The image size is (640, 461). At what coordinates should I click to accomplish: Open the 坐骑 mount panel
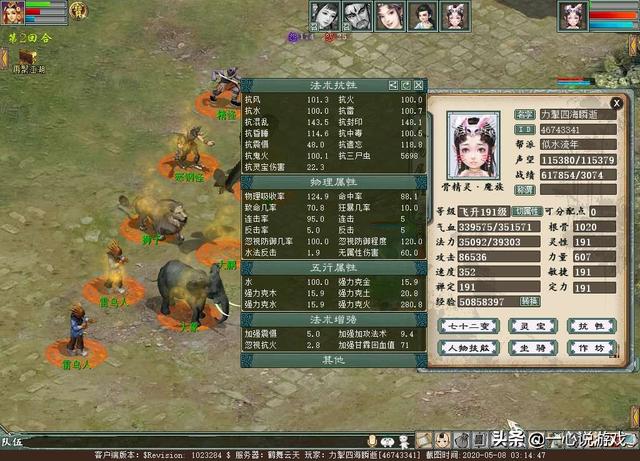coord(528,348)
